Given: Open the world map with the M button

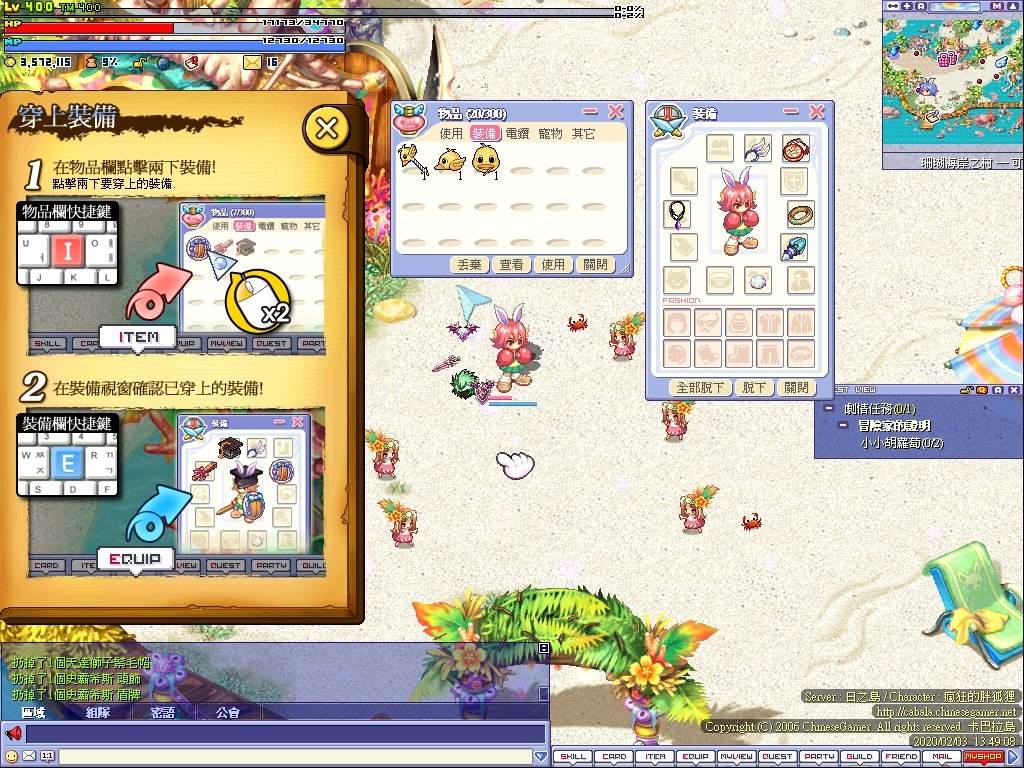Looking at the screenshot, I should 996,6.
